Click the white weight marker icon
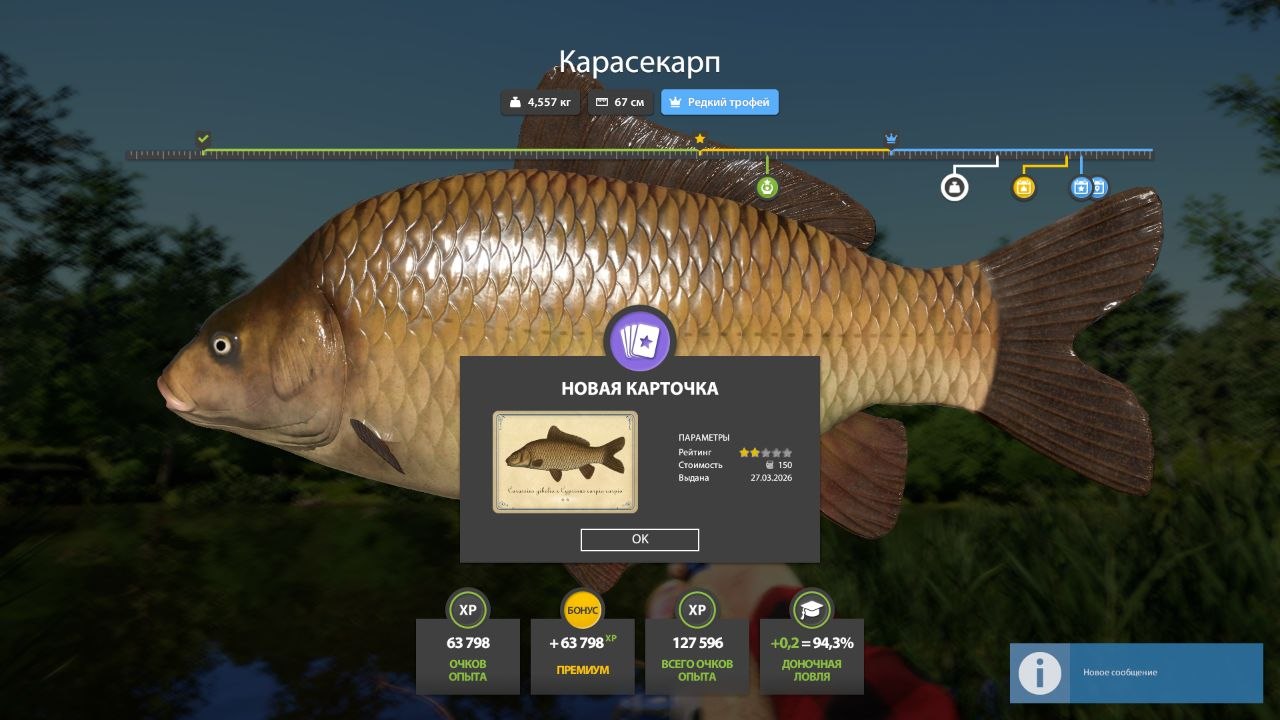The width and height of the screenshot is (1280, 720). click(955, 187)
